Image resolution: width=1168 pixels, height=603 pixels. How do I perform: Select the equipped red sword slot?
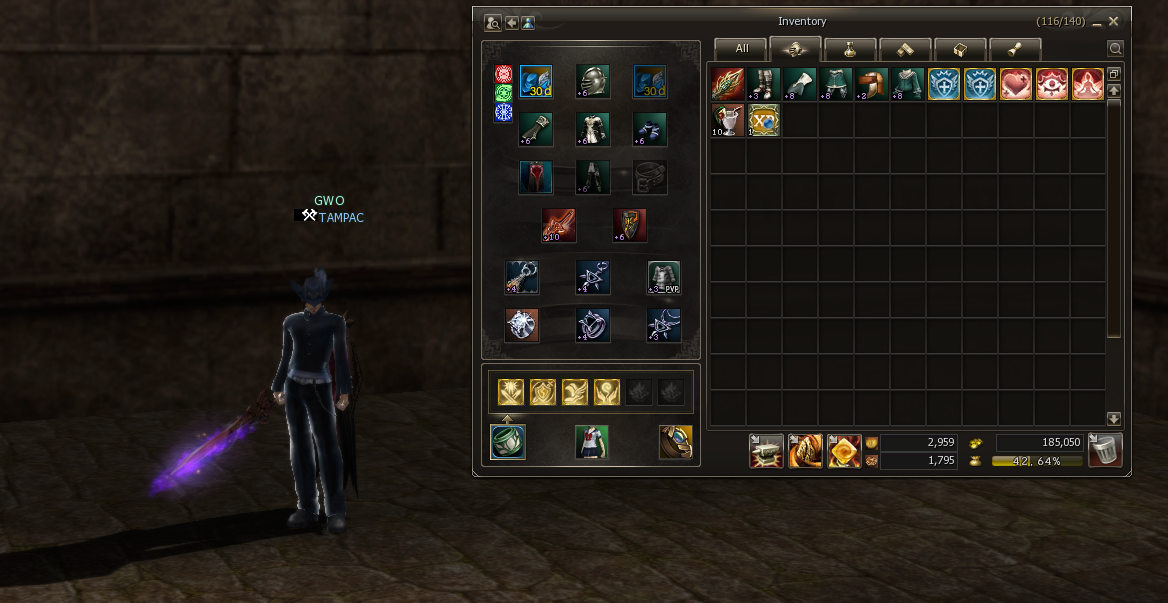point(558,226)
